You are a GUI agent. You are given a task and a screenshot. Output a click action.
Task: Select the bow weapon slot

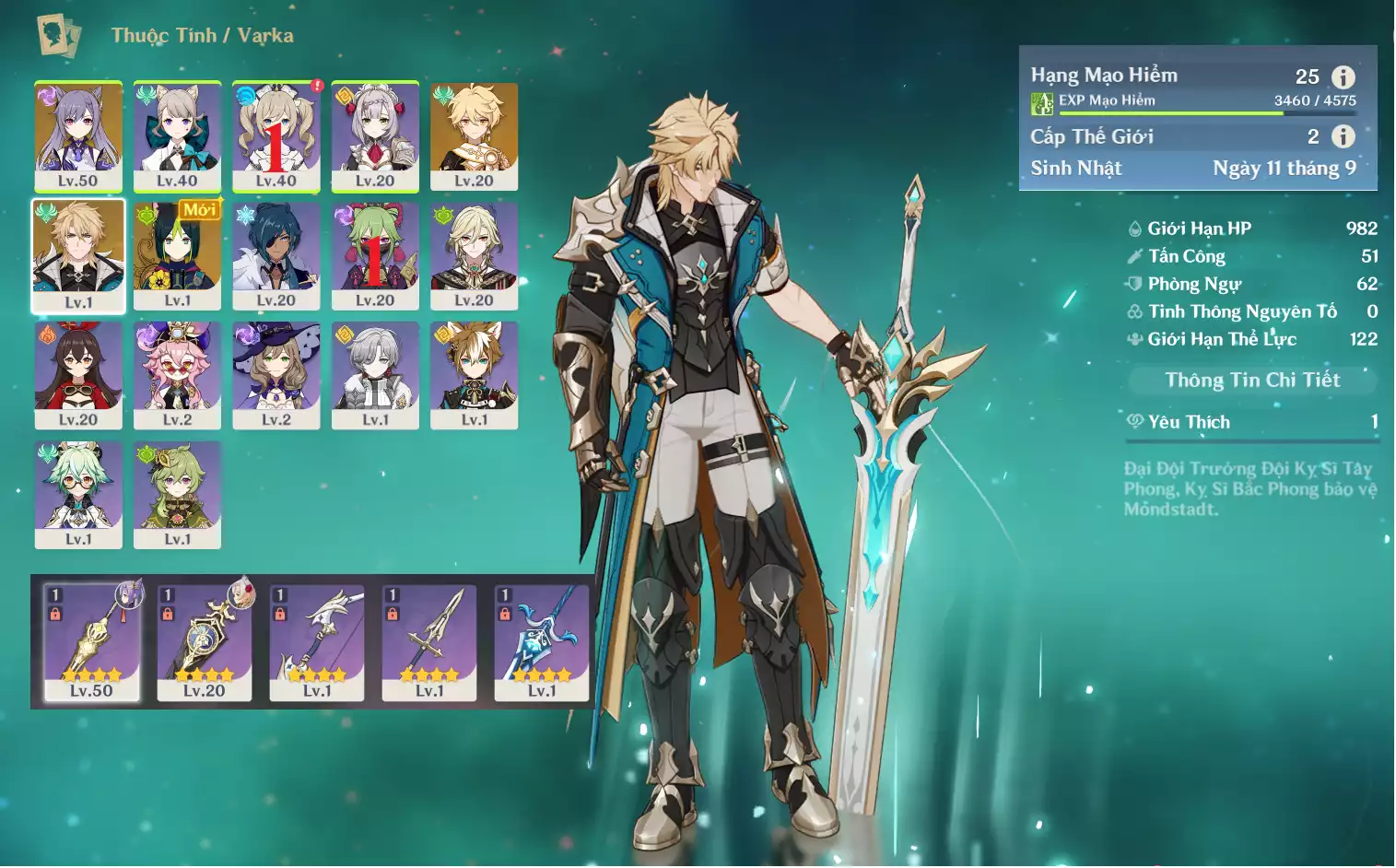(x=317, y=642)
